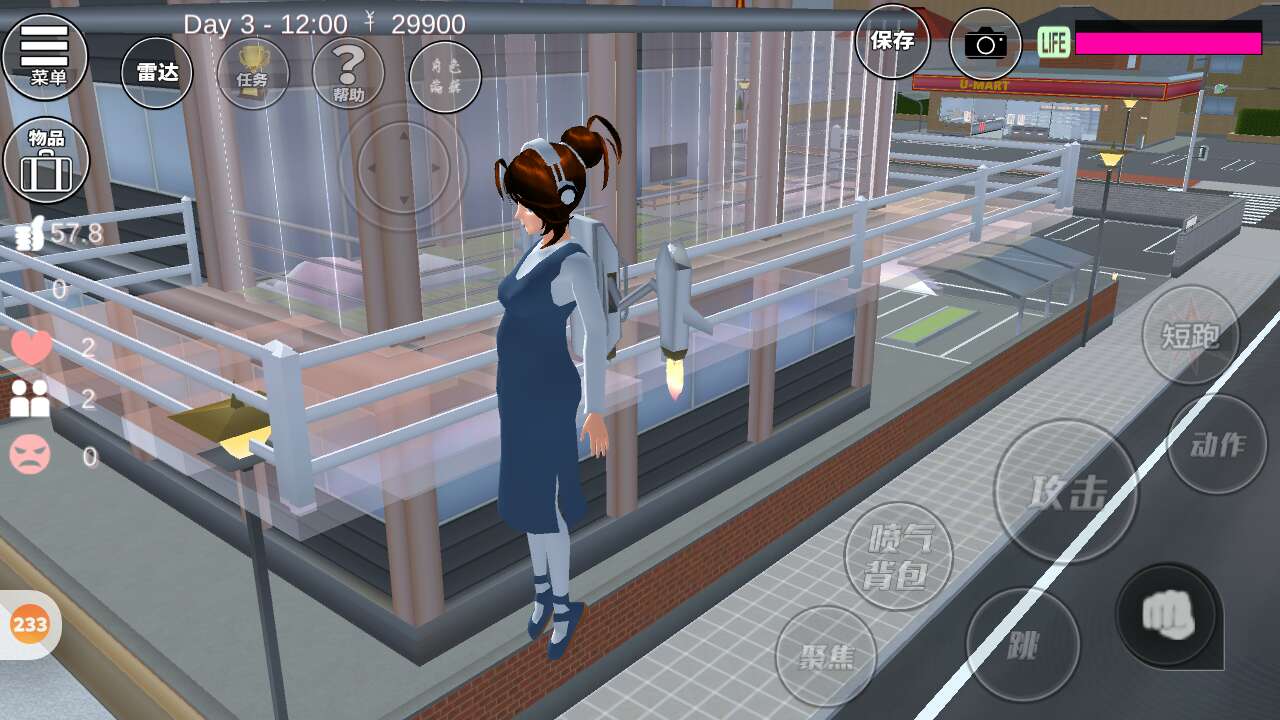
Task: Activate the 喷气背包 jetpack button
Action: coord(898,556)
